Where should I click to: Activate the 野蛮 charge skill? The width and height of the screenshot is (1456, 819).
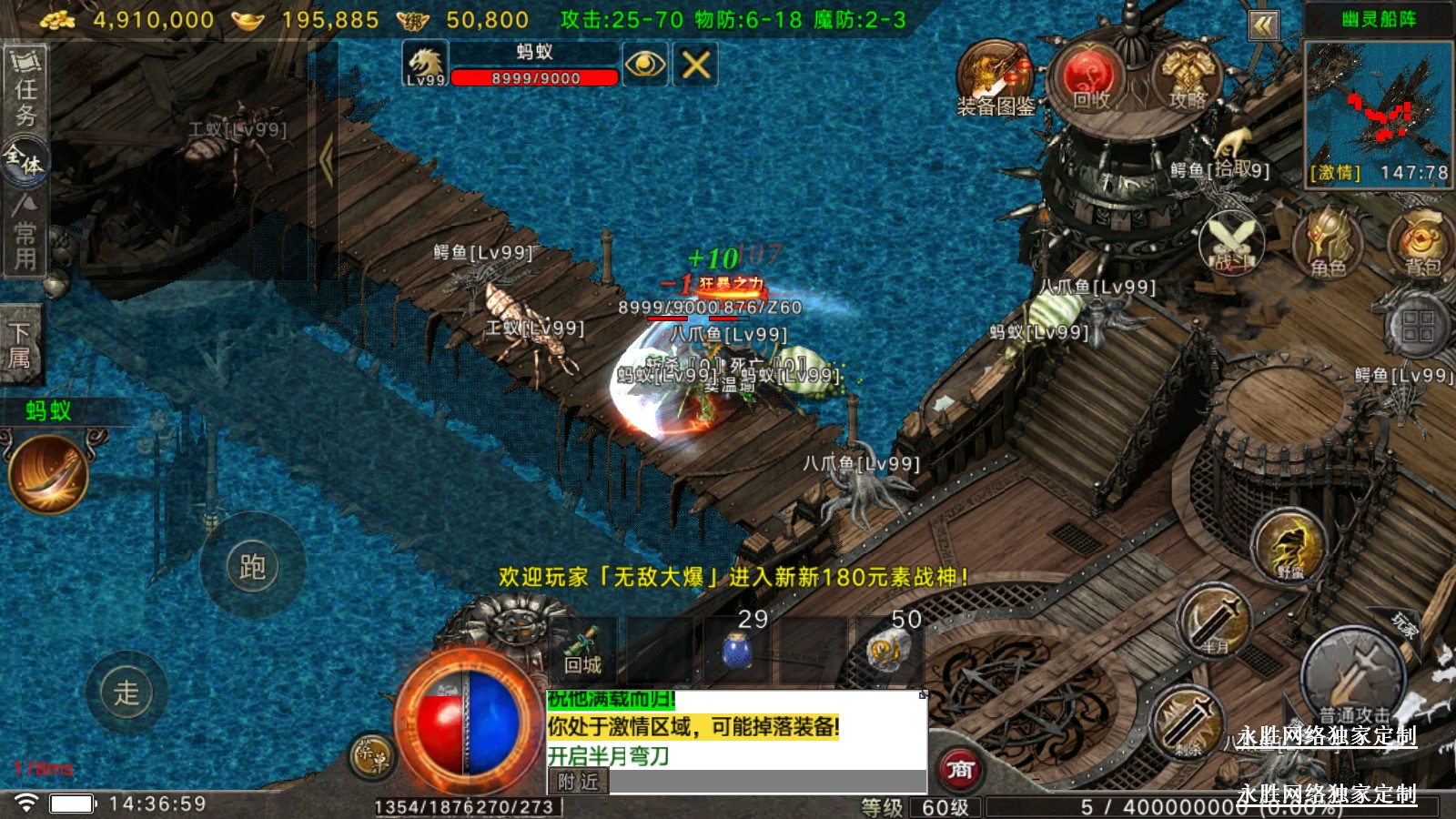click(1289, 546)
